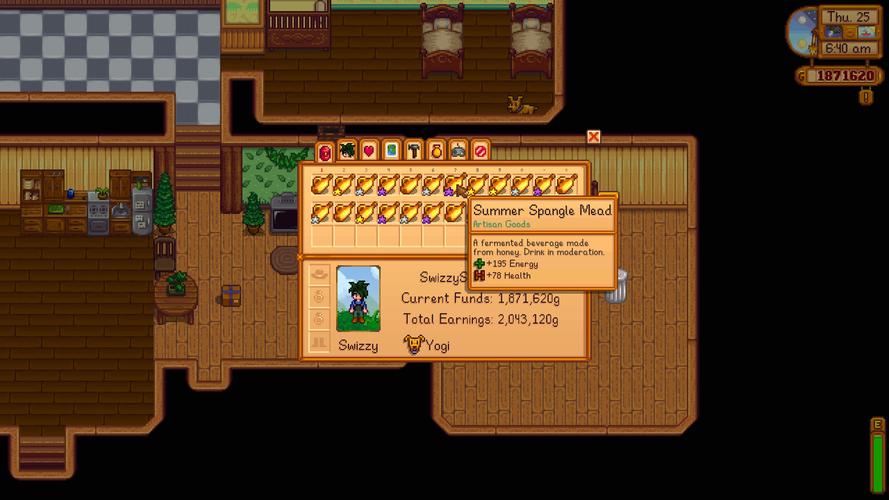Select the first mead in the second row

coord(321,212)
